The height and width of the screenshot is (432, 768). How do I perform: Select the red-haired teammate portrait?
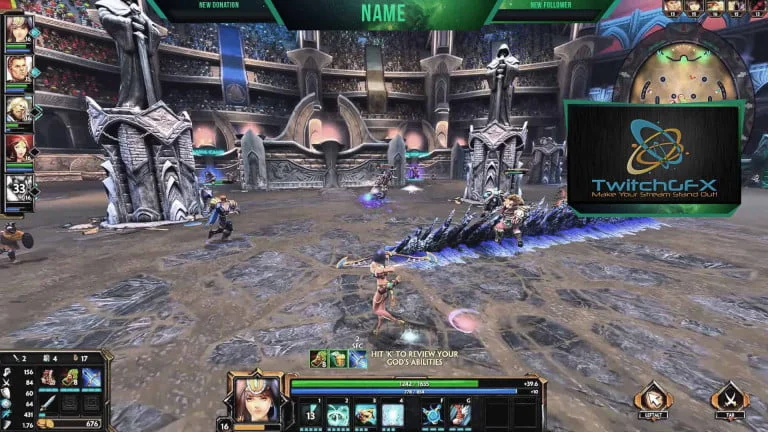point(18,148)
